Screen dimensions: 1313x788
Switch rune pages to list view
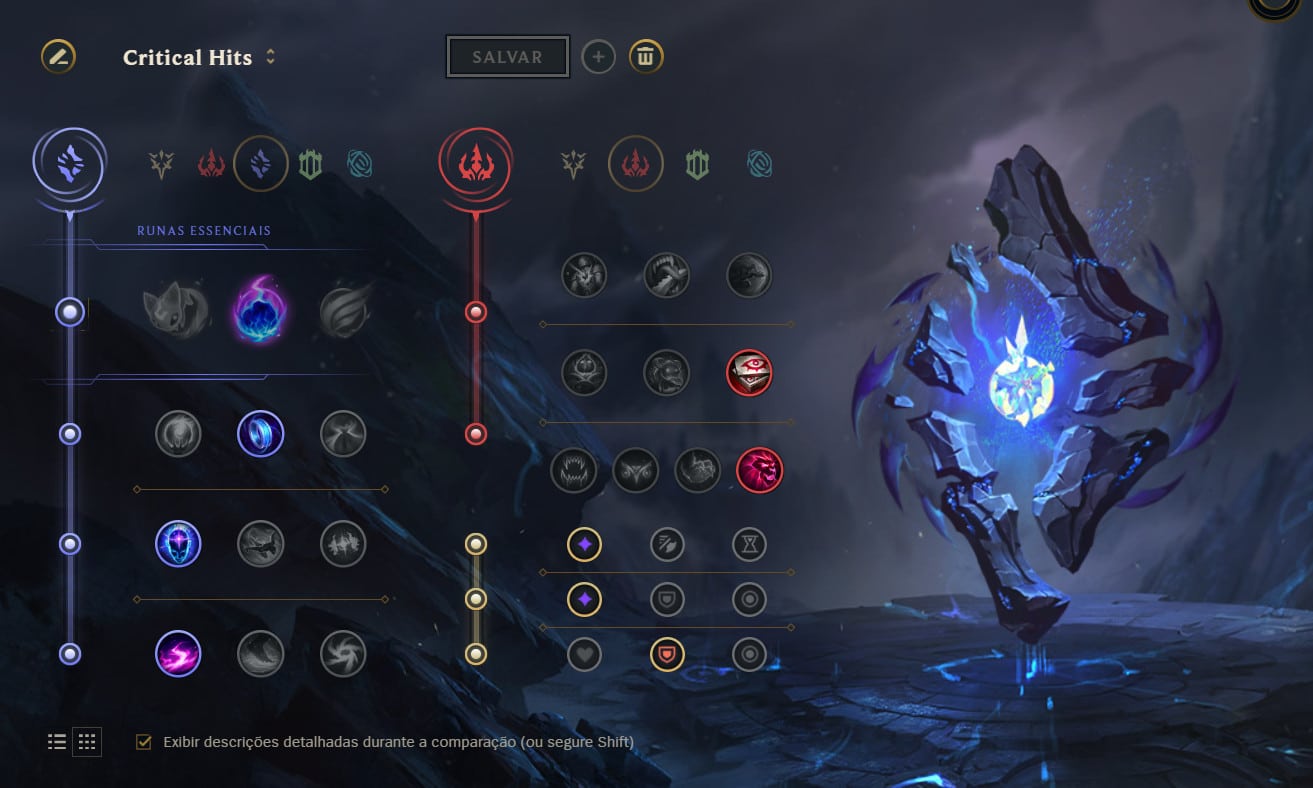click(57, 741)
